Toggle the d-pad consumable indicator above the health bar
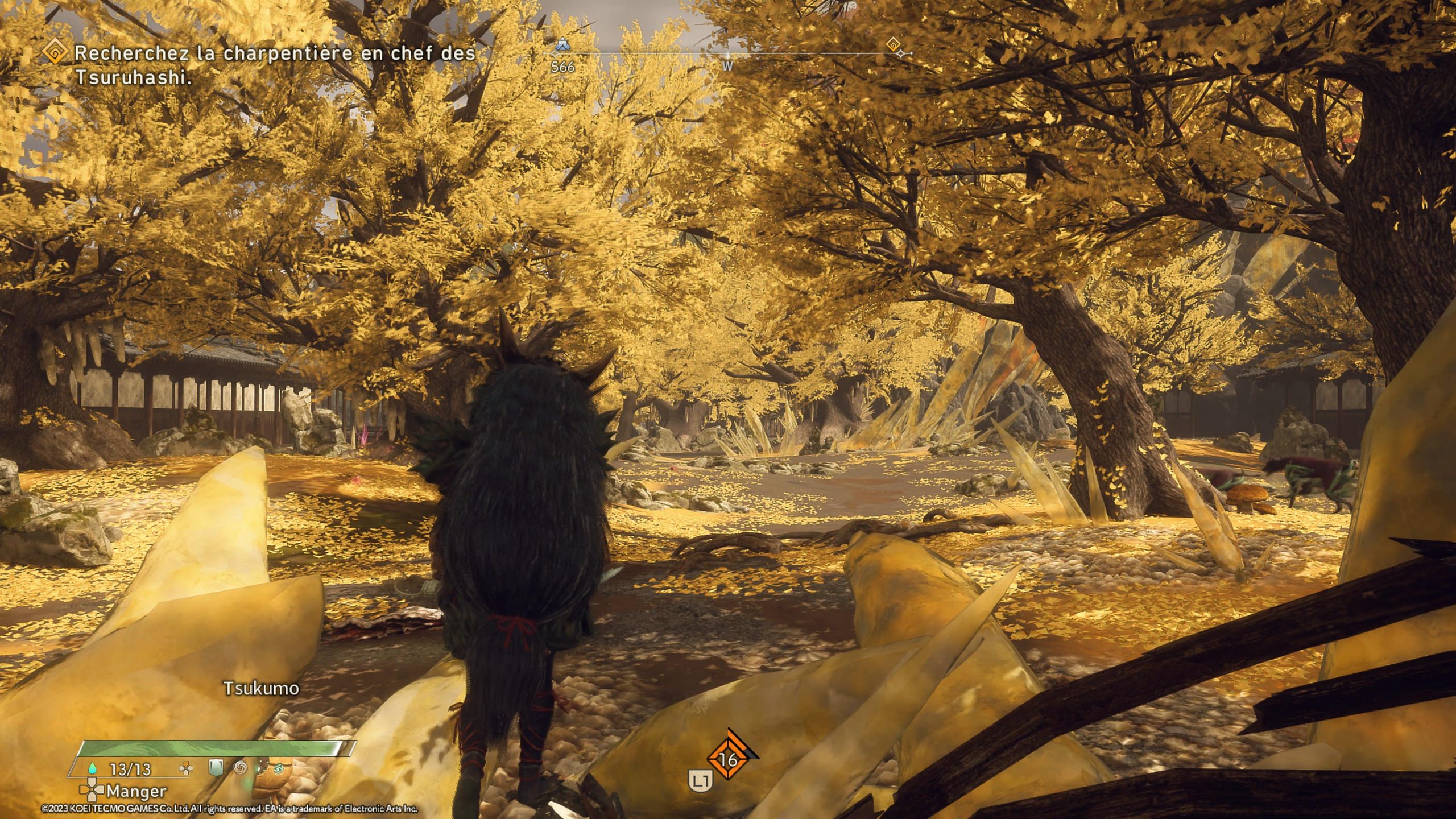 [x=185, y=768]
